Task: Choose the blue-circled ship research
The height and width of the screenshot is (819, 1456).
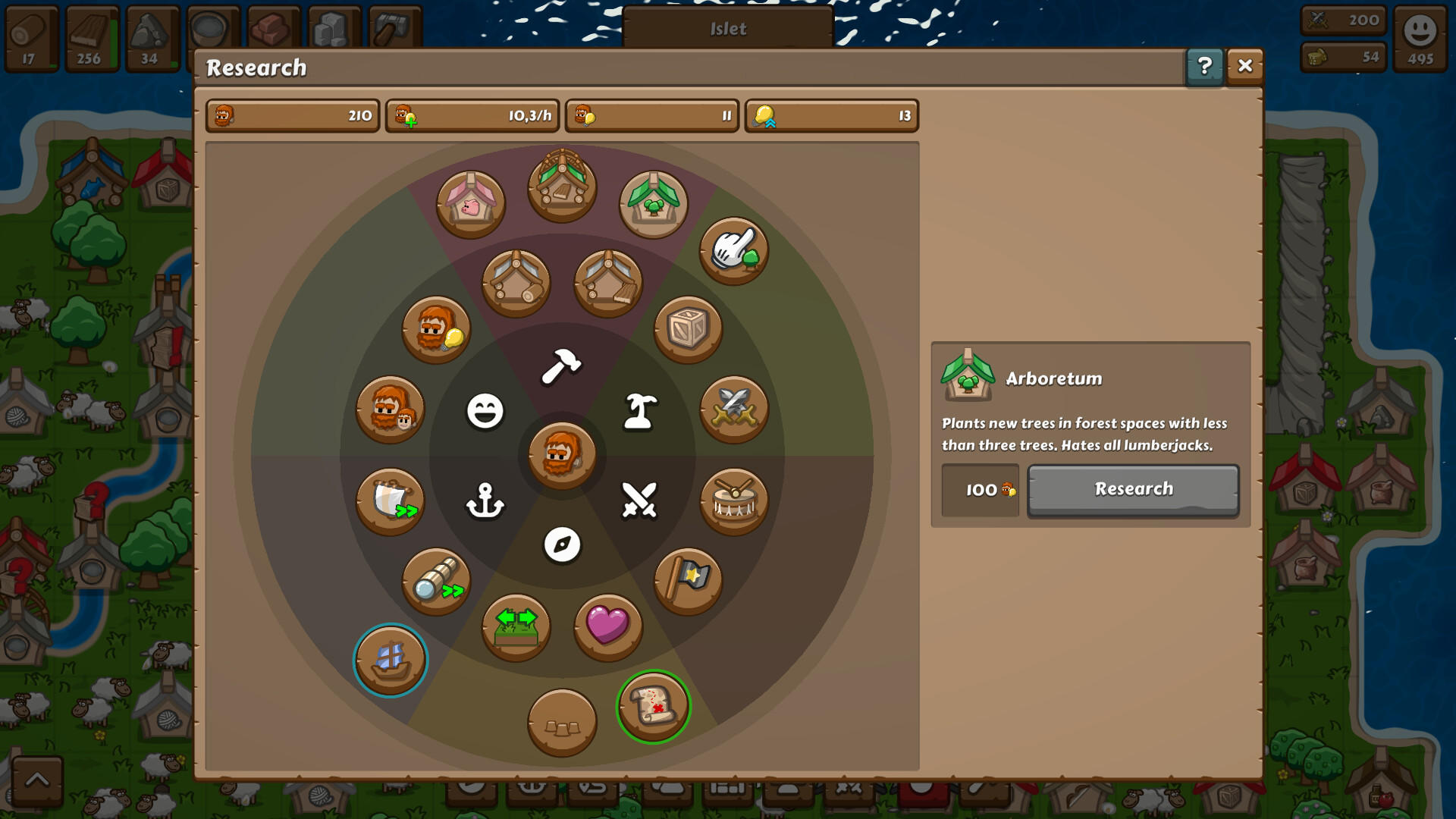Action: (390, 659)
